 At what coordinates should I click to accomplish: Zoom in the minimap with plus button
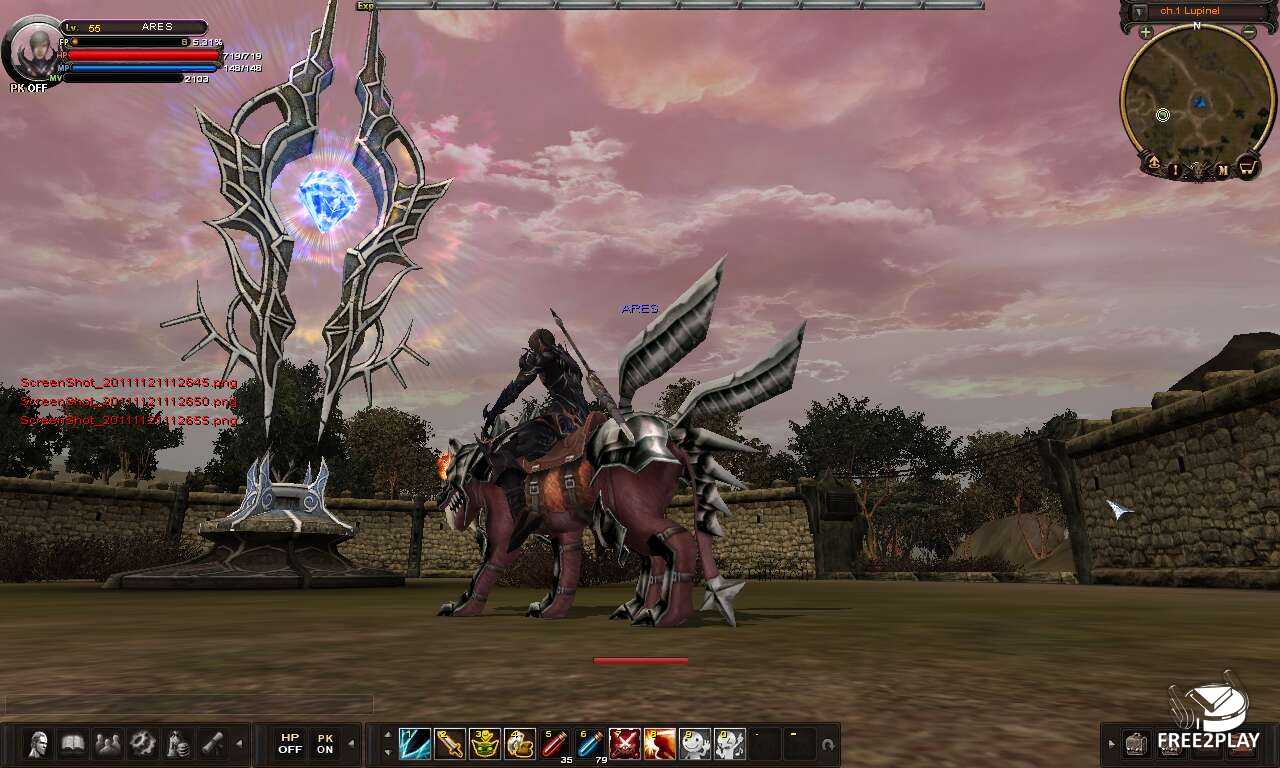pyautogui.click(x=1145, y=32)
